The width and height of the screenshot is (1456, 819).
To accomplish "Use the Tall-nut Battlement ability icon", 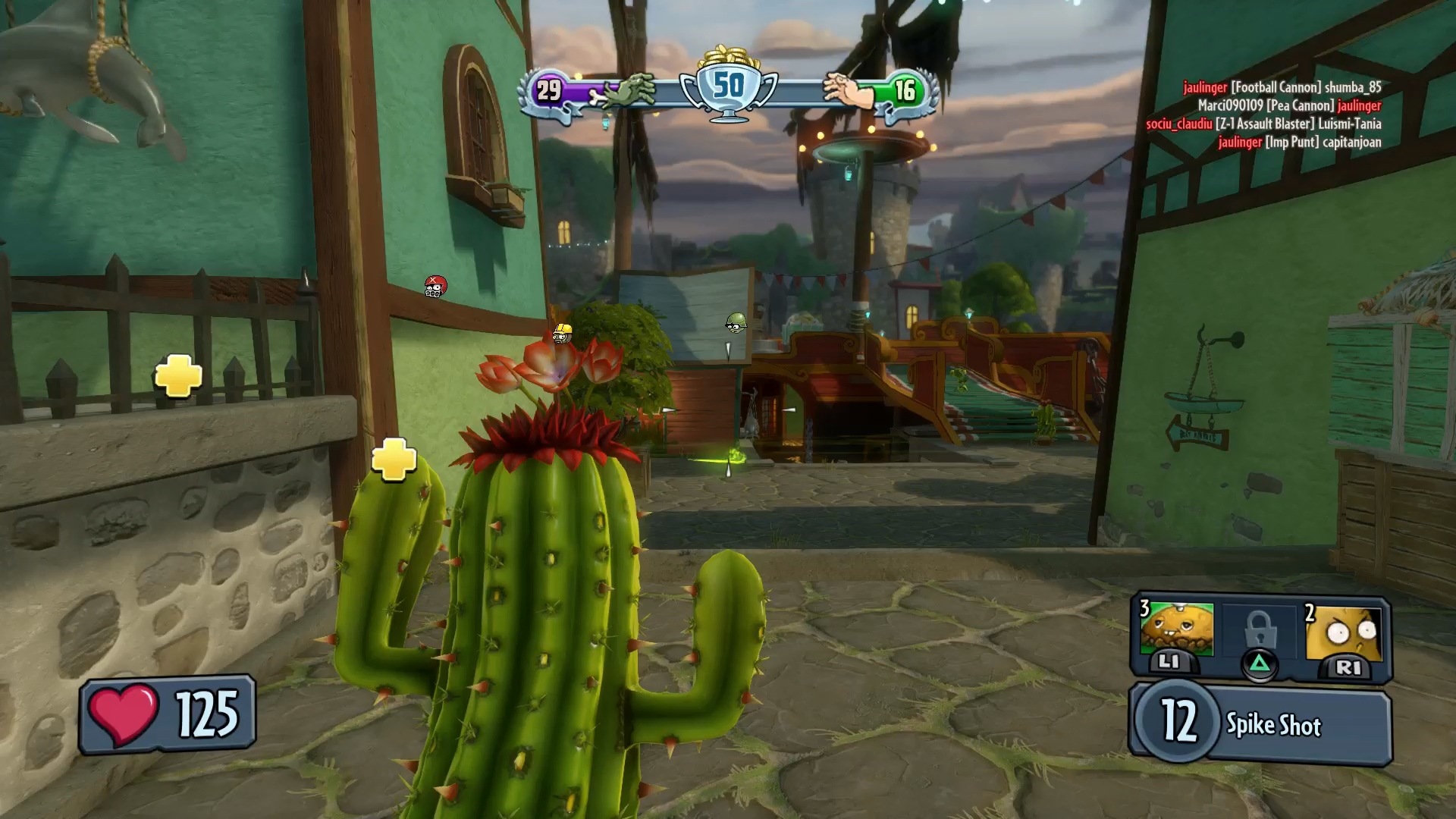I will tap(1345, 632).
